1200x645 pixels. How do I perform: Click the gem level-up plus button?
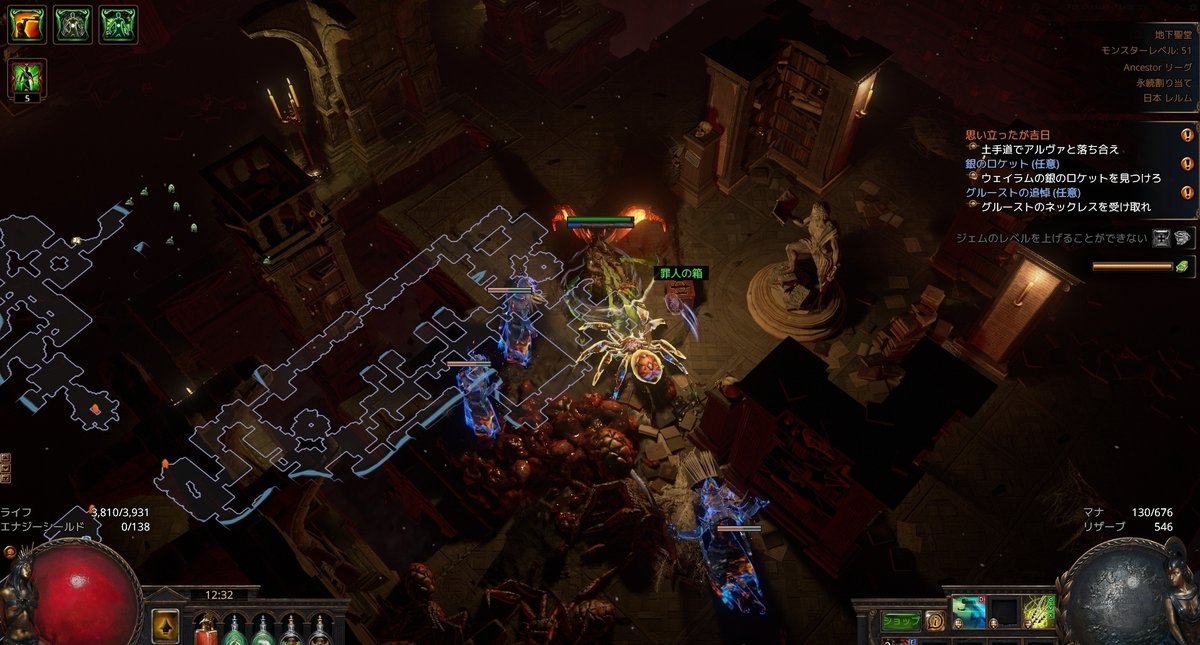pyautogui.click(x=1161, y=238)
